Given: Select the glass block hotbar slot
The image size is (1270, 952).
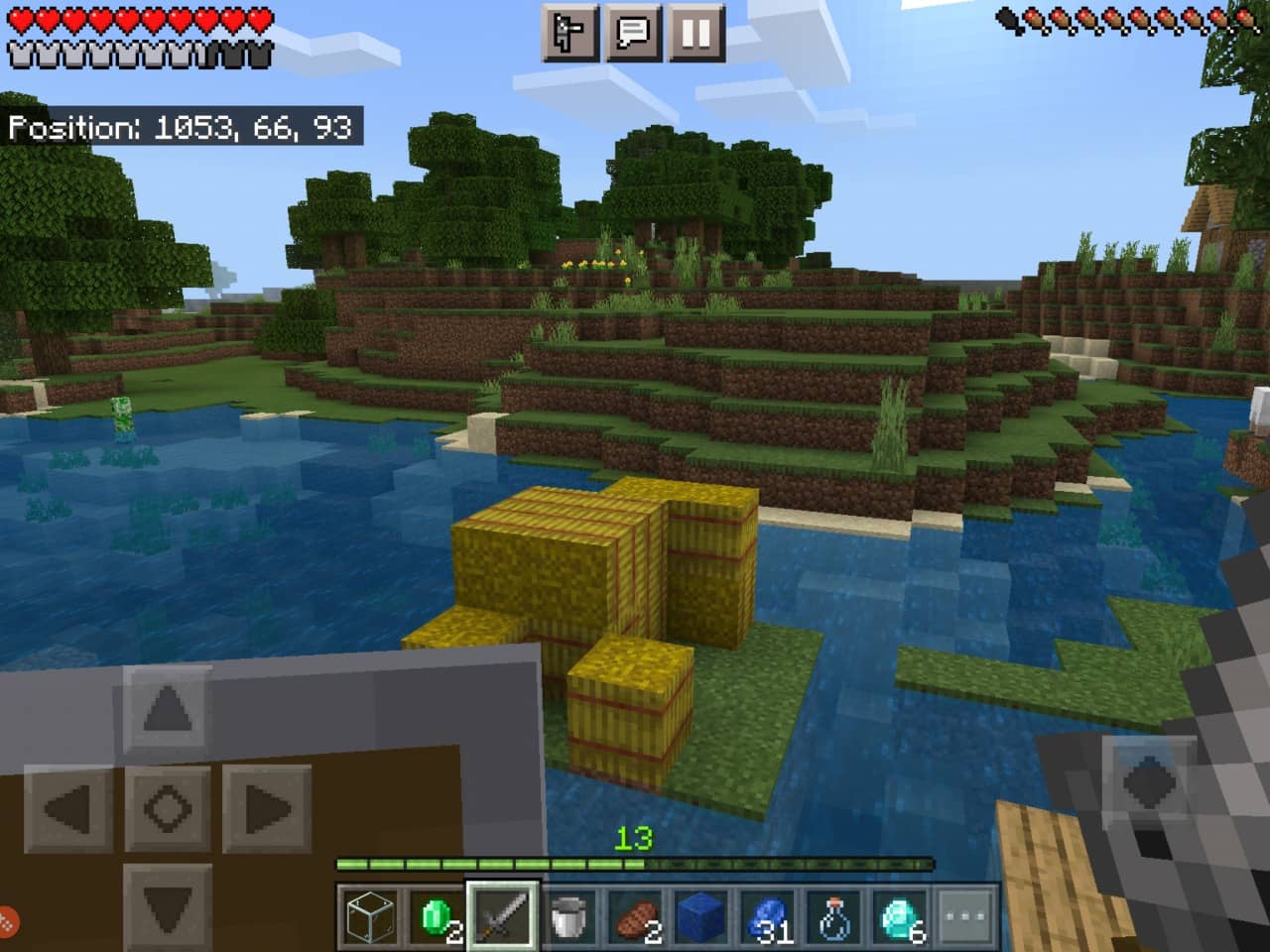Looking at the screenshot, I should pyautogui.click(x=370, y=915).
